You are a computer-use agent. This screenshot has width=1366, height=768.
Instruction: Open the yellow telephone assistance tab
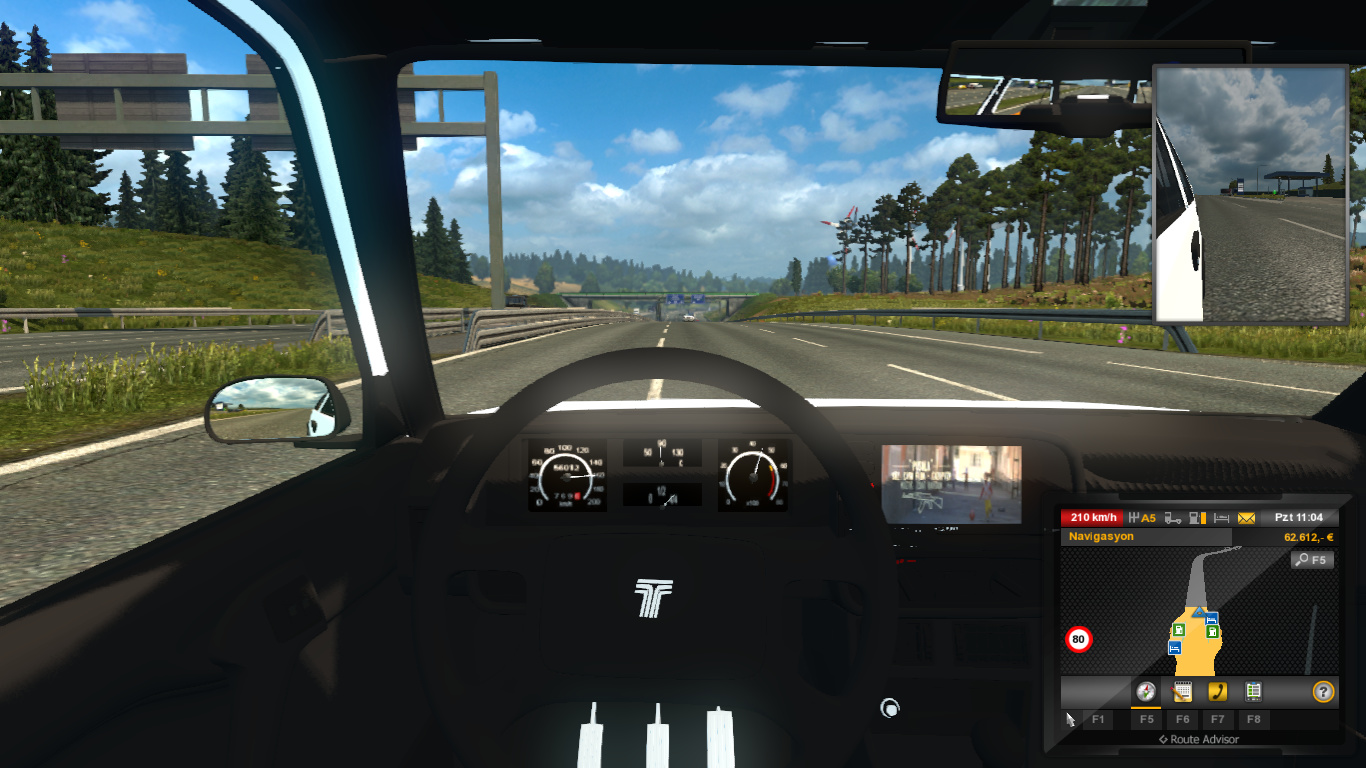pyautogui.click(x=1217, y=691)
